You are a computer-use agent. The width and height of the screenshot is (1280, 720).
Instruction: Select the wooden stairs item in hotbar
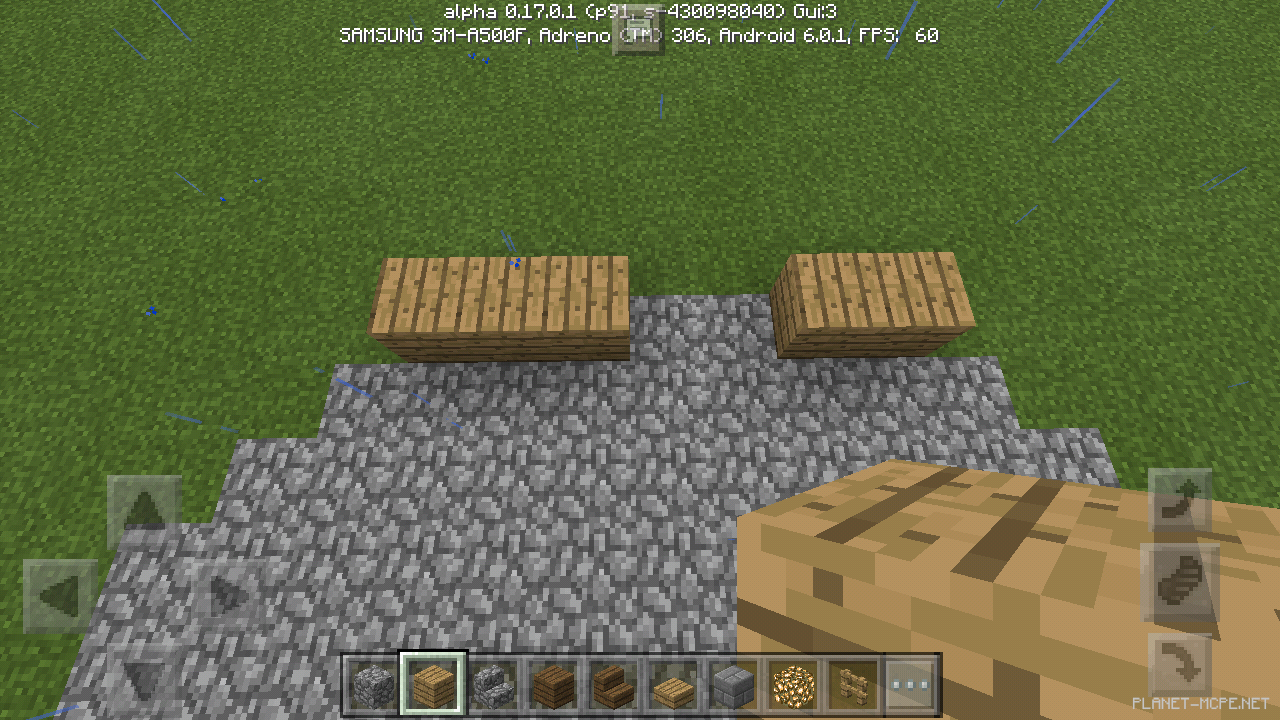pos(612,684)
